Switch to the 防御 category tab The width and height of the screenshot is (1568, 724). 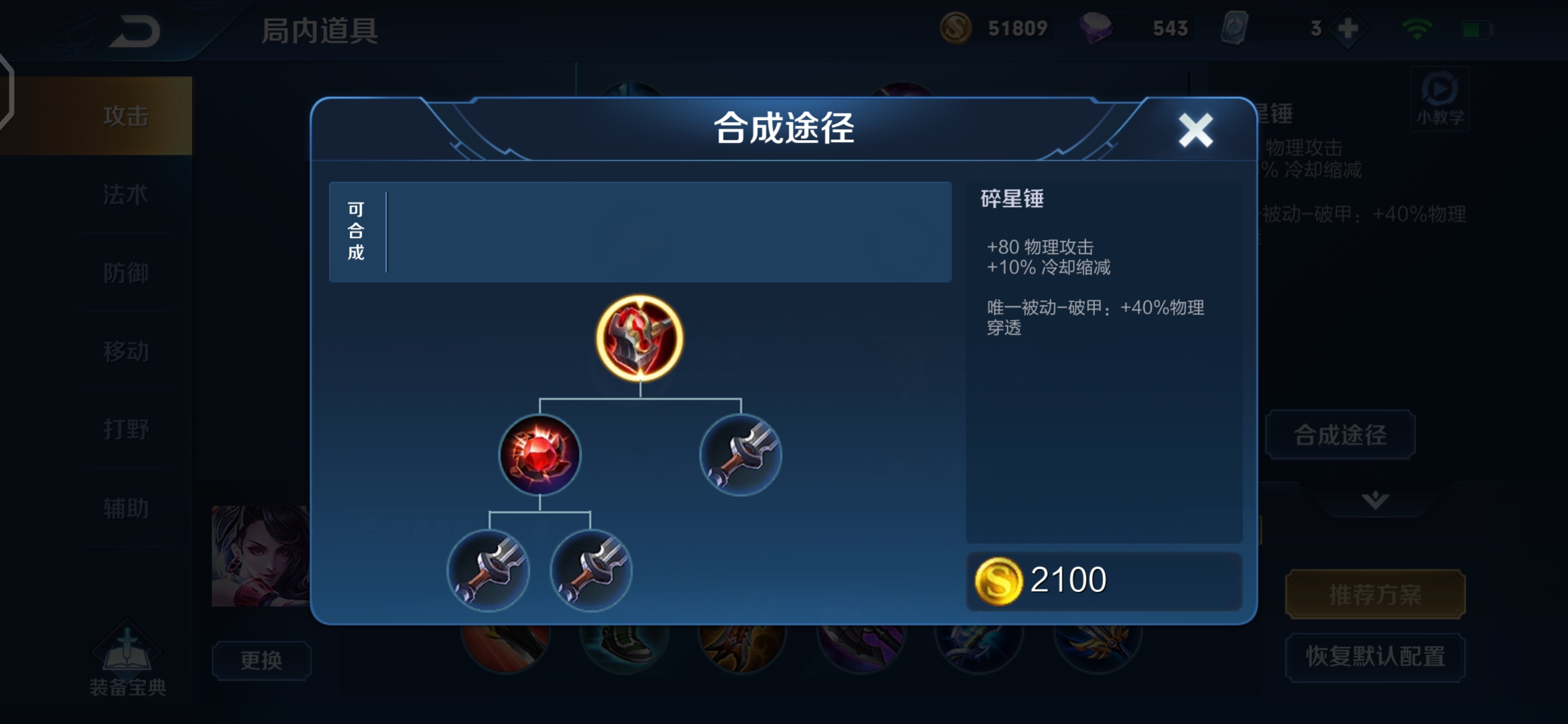click(127, 273)
